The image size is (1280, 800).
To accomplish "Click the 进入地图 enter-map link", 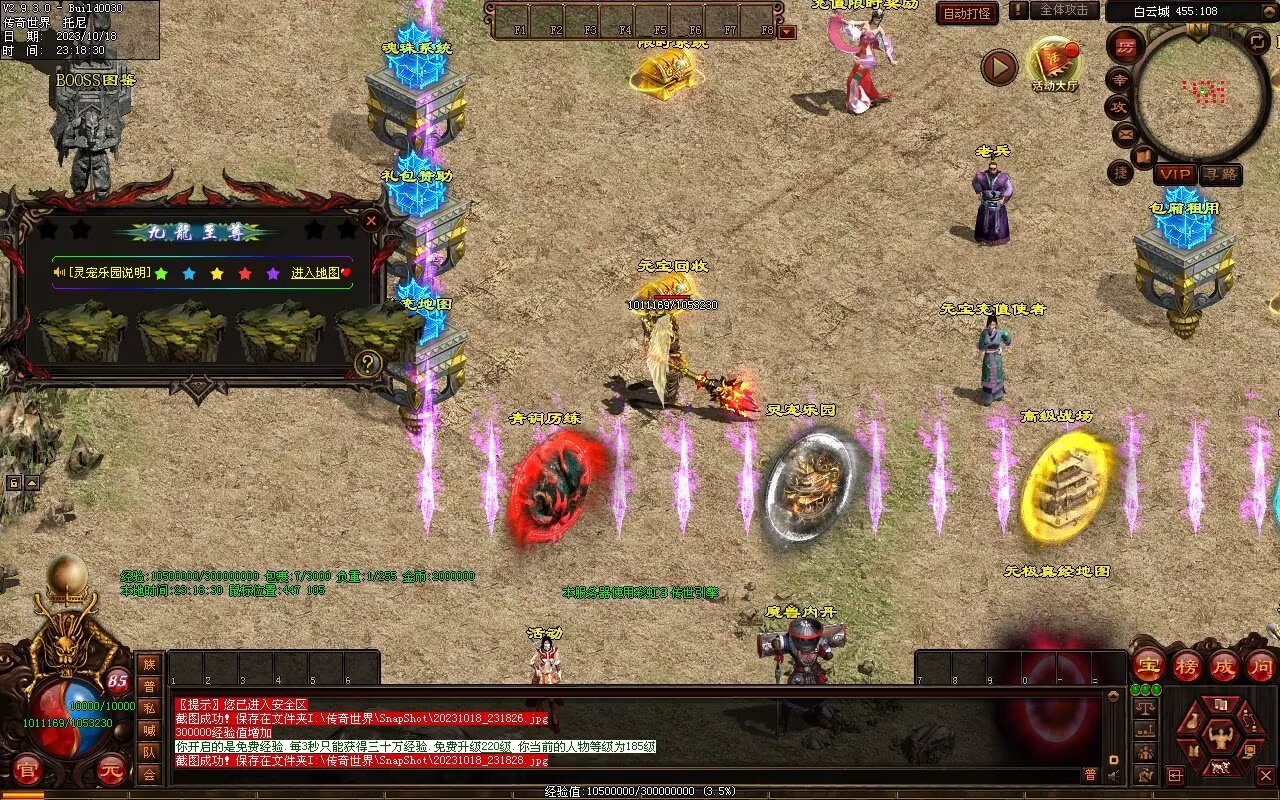I will 316,273.
